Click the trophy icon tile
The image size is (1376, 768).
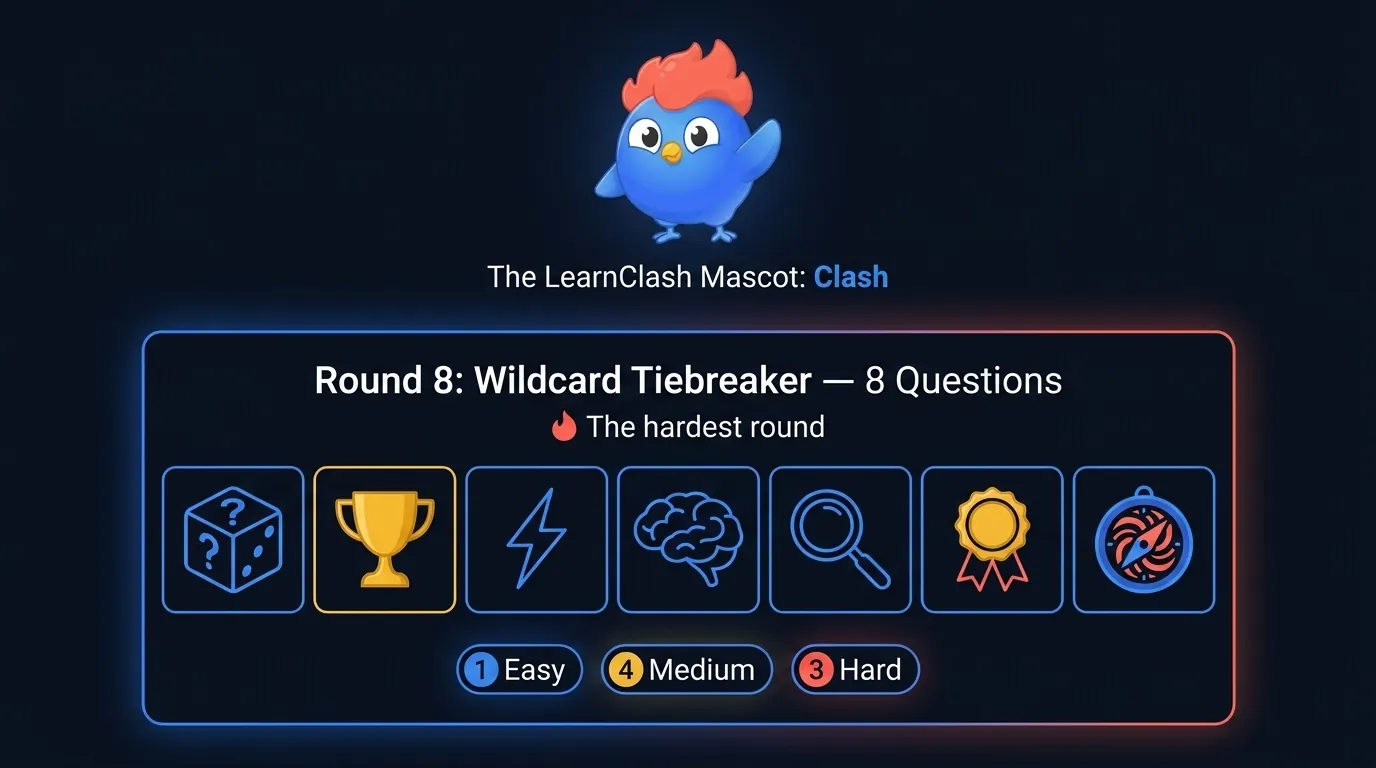click(x=384, y=539)
